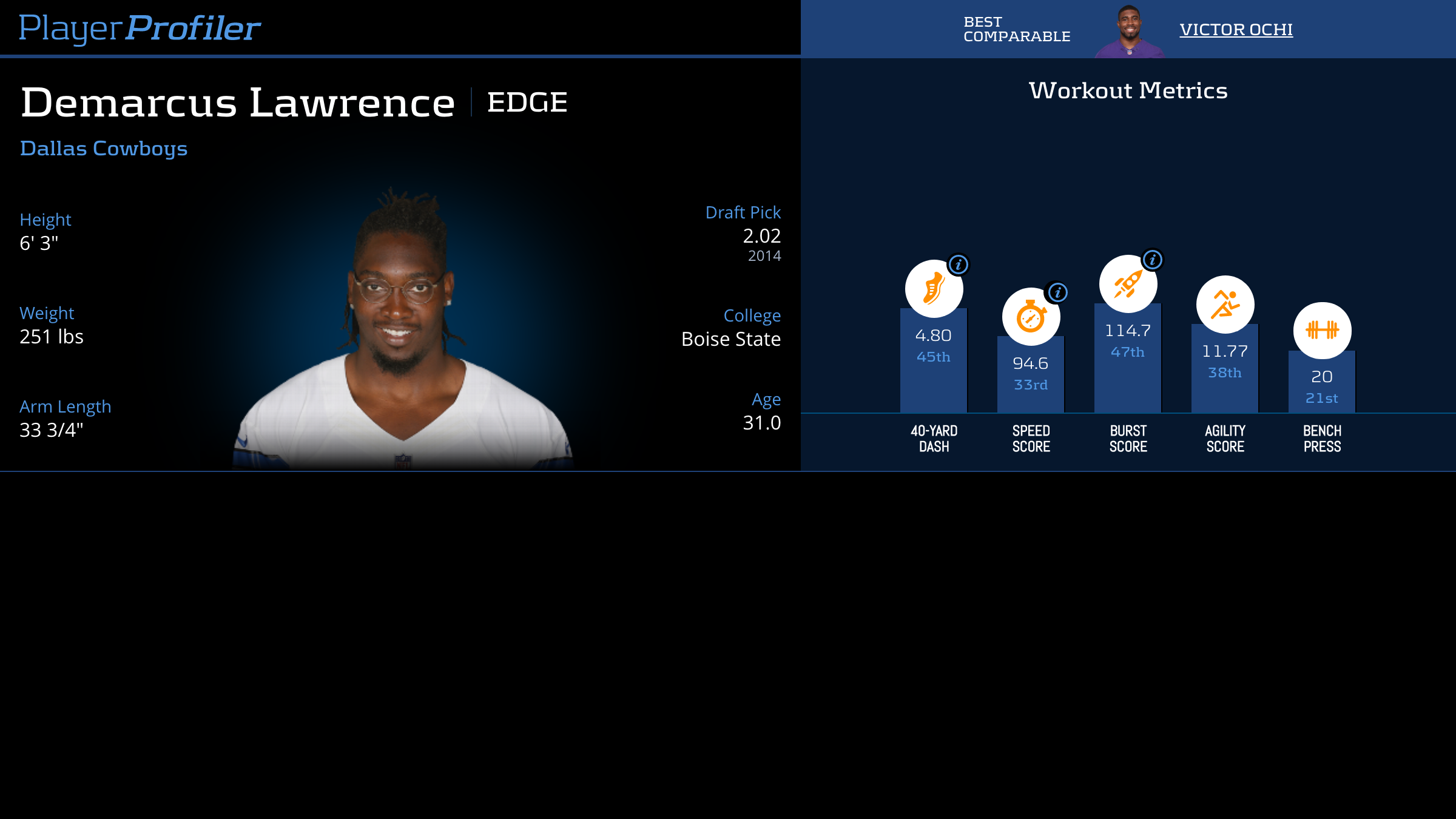Click the Bench Press barbell icon
Viewport: 1456px width, 819px height.
[x=1322, y=331]
